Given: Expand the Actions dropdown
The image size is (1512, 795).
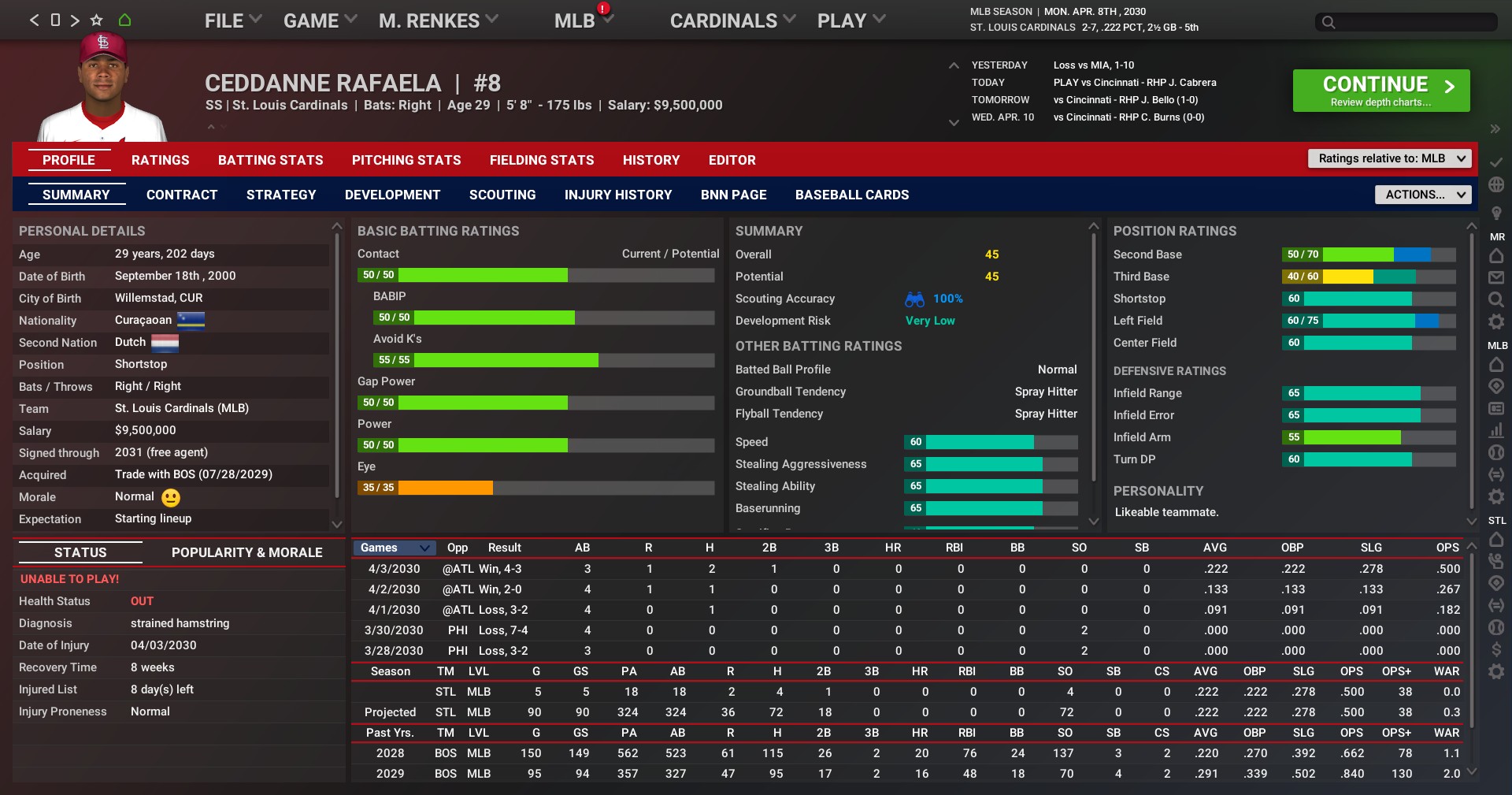Looking at the screenshot, I should click(1423, 195).
